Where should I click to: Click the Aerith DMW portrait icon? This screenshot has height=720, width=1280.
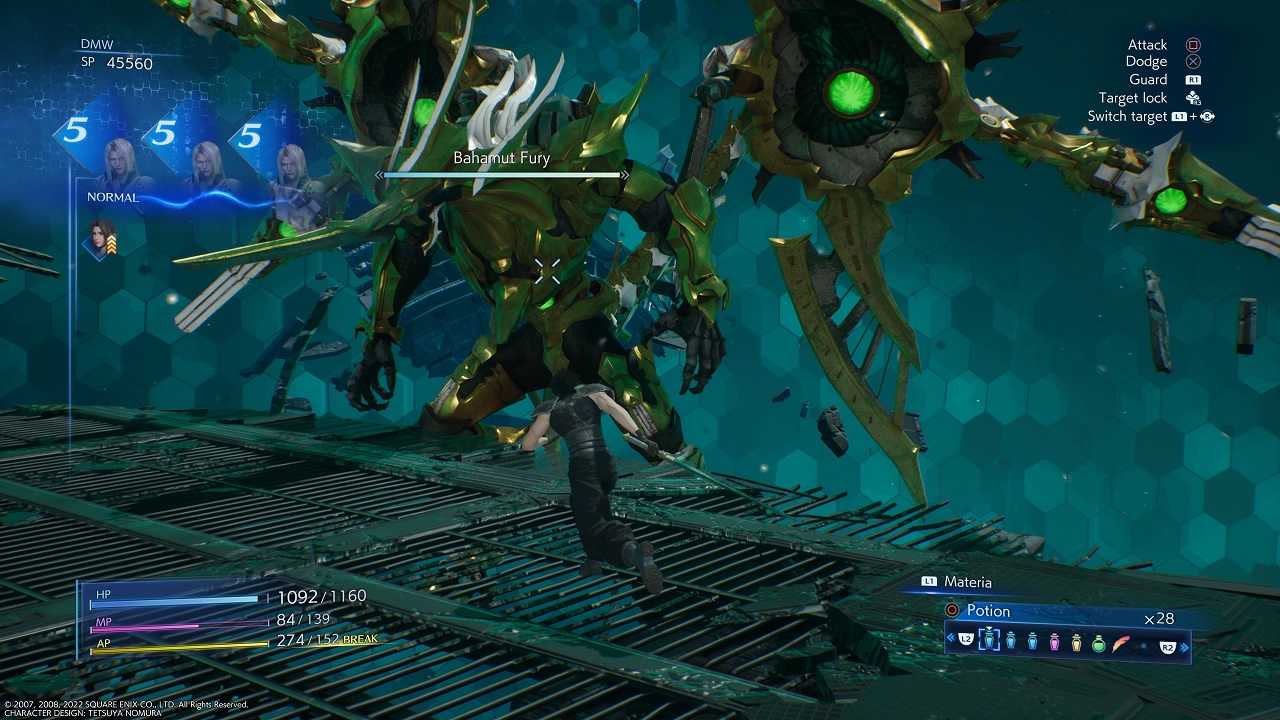tap(102, 241)
